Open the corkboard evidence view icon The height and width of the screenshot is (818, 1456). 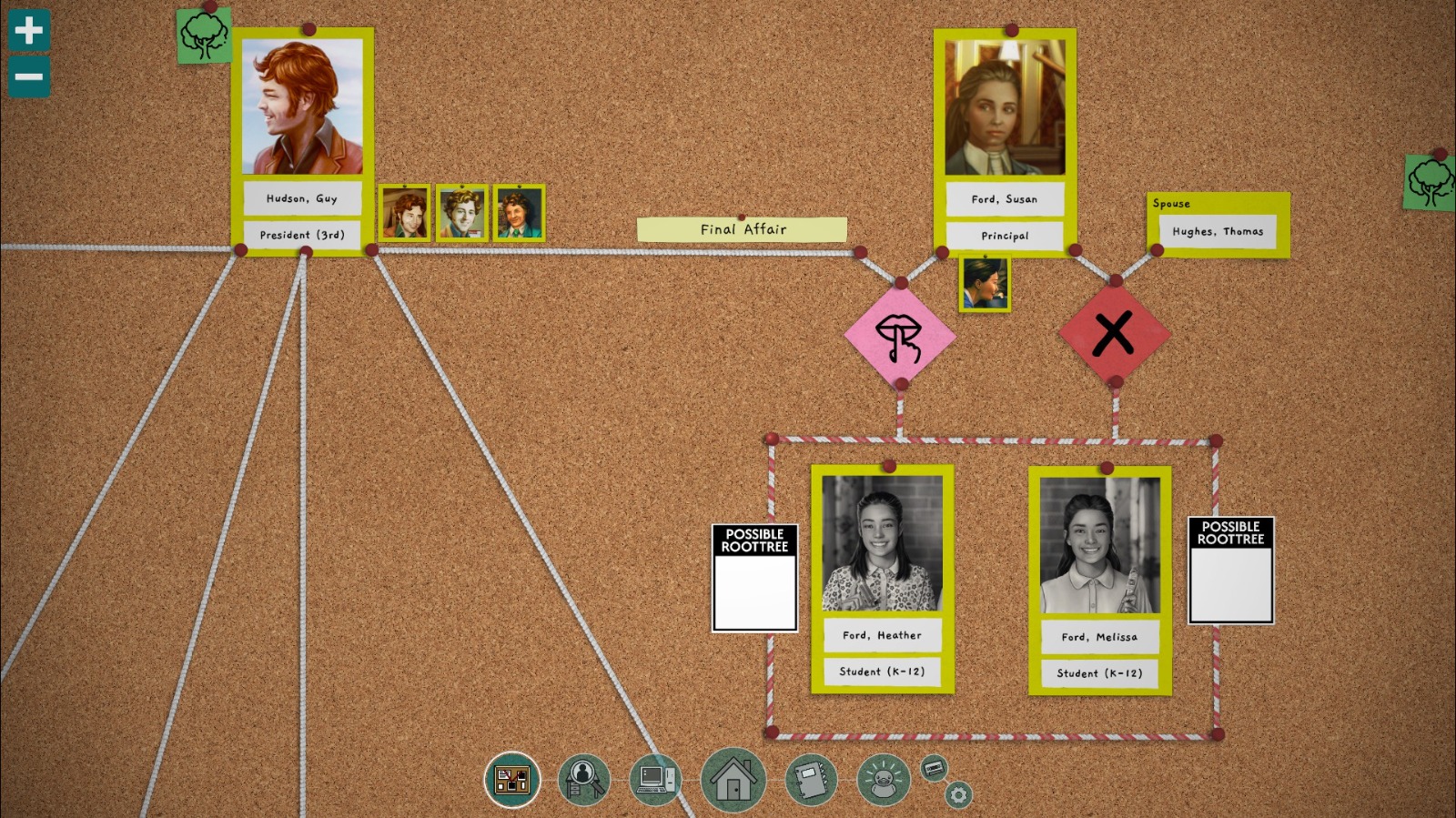point(511,779)
